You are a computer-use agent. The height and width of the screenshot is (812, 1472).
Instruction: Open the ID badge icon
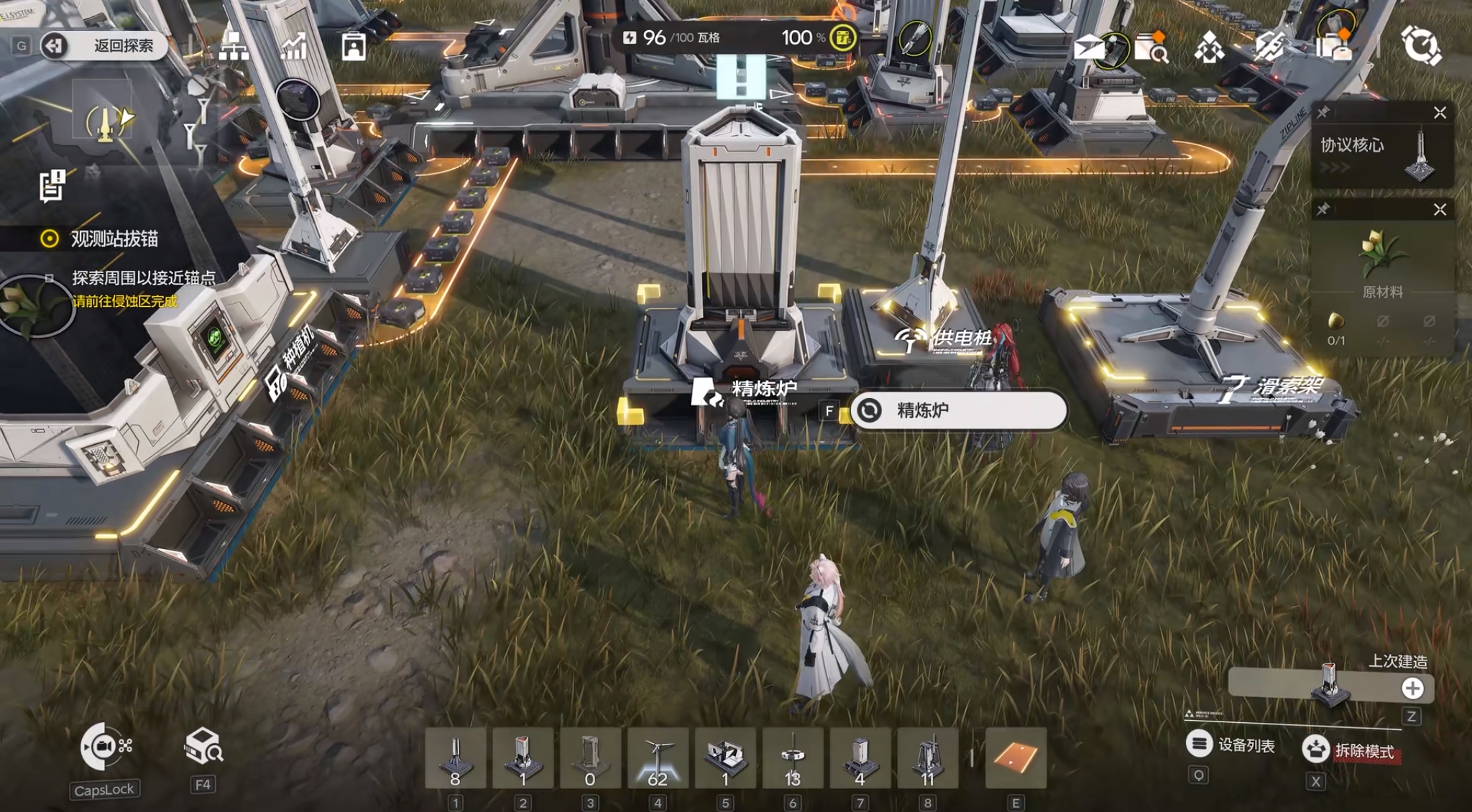point(353,47)
